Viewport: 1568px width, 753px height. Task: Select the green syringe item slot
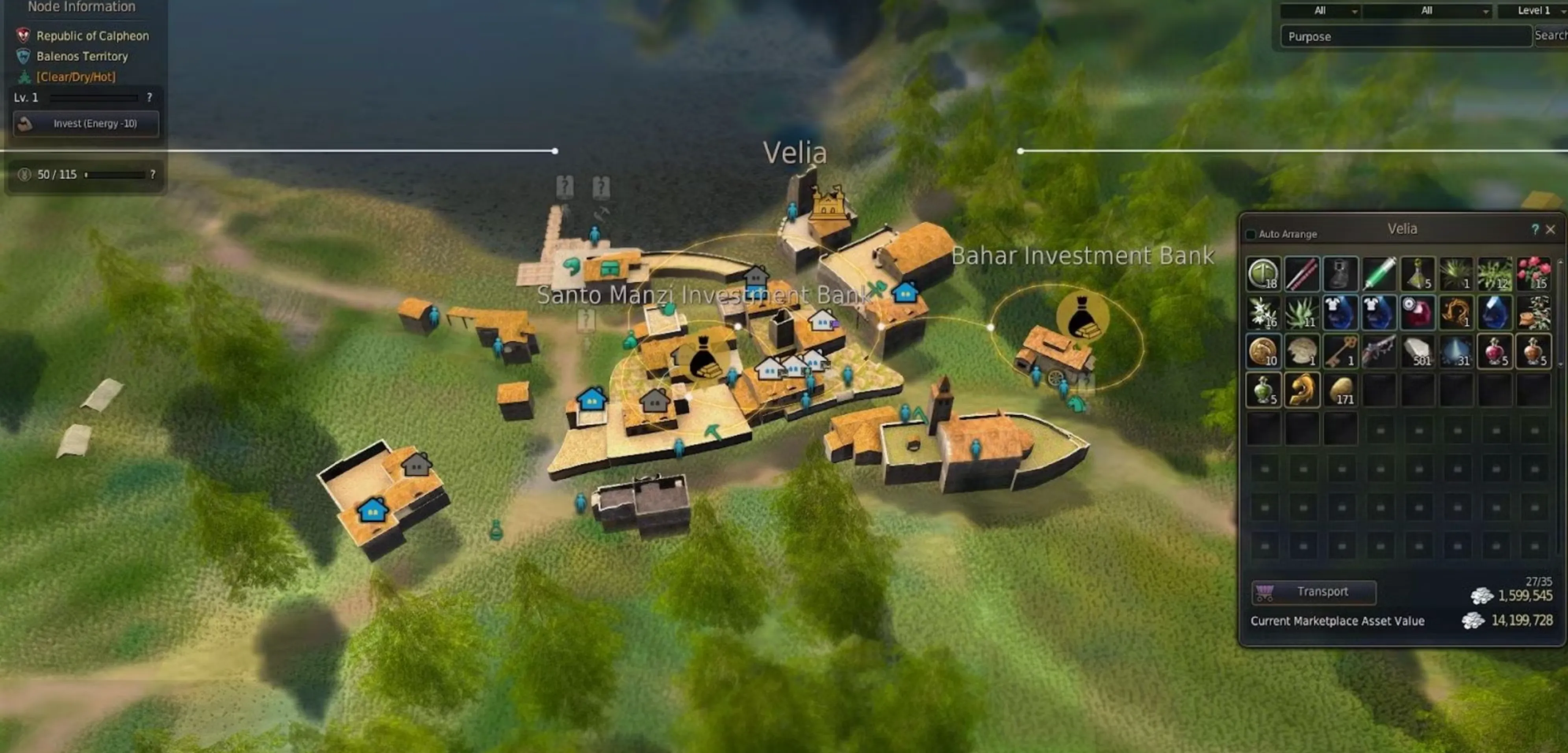click(1379, 274)
